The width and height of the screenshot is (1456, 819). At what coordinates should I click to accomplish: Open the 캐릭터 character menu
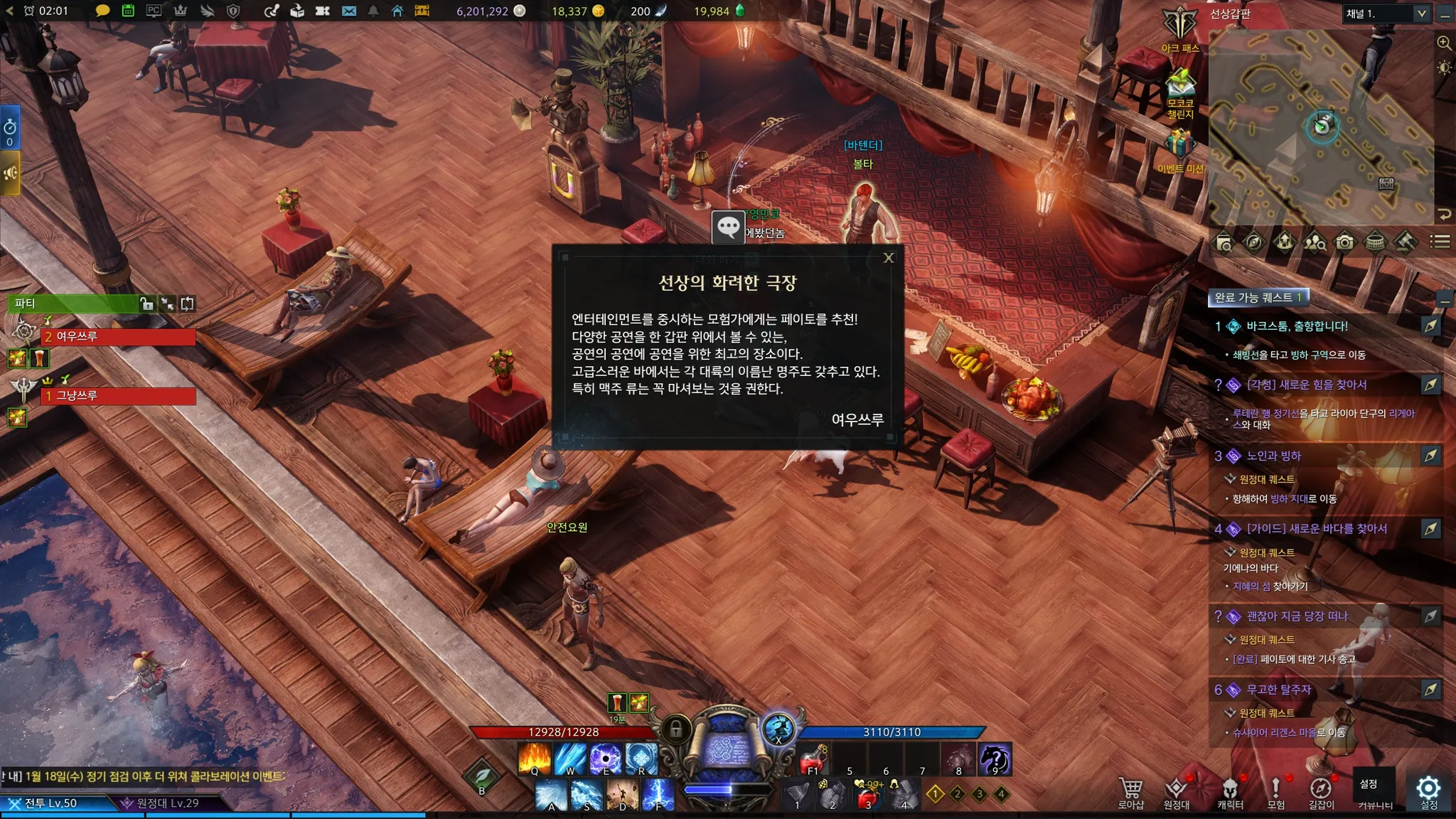coord(1230,791)
